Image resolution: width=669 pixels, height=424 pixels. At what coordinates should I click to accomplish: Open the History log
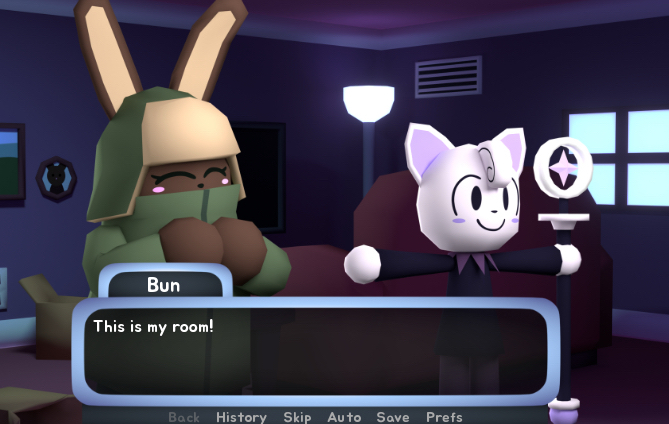coord(241,417)
